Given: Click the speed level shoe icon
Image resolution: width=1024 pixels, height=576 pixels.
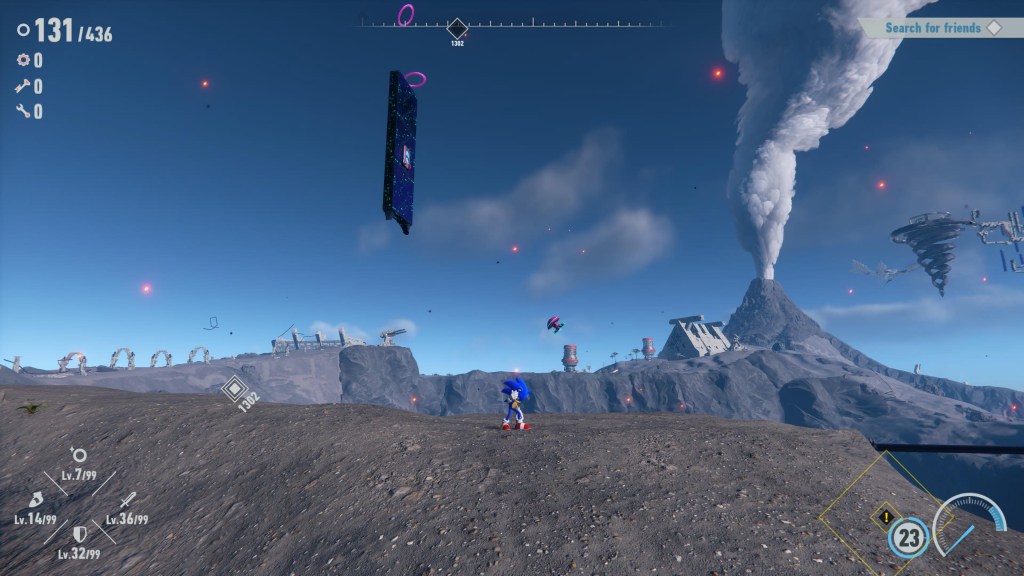Looking at the screenshot, I should (x=36, y=499).
